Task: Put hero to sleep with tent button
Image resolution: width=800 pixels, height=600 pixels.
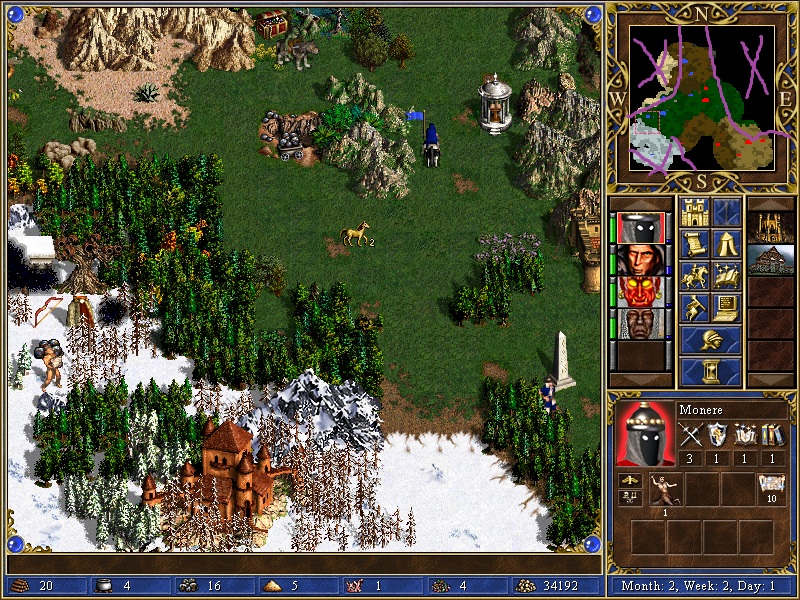Action: [x=727, y=244]
